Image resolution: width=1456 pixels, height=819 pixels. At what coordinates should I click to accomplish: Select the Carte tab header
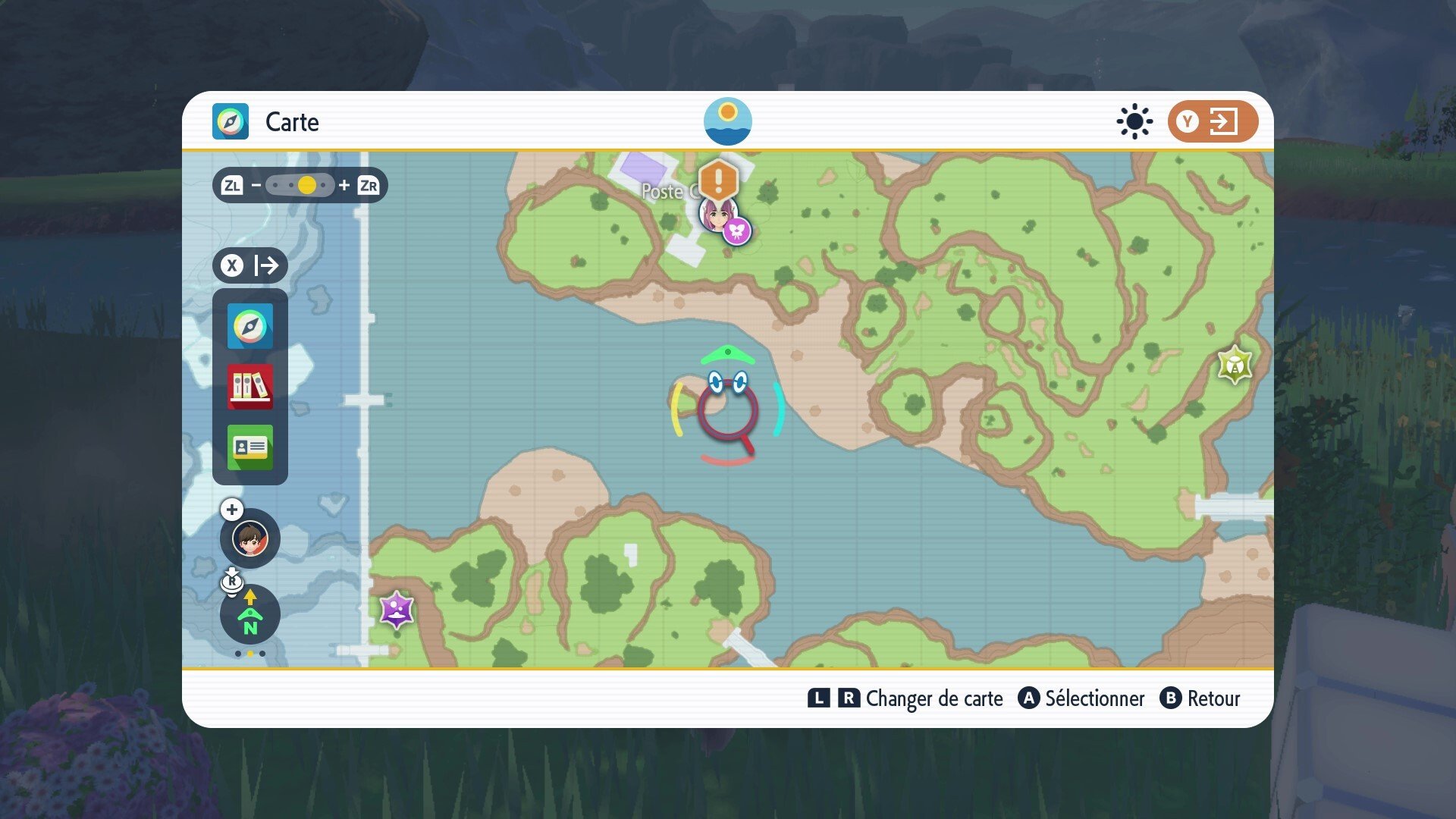(x=291, y=122)
